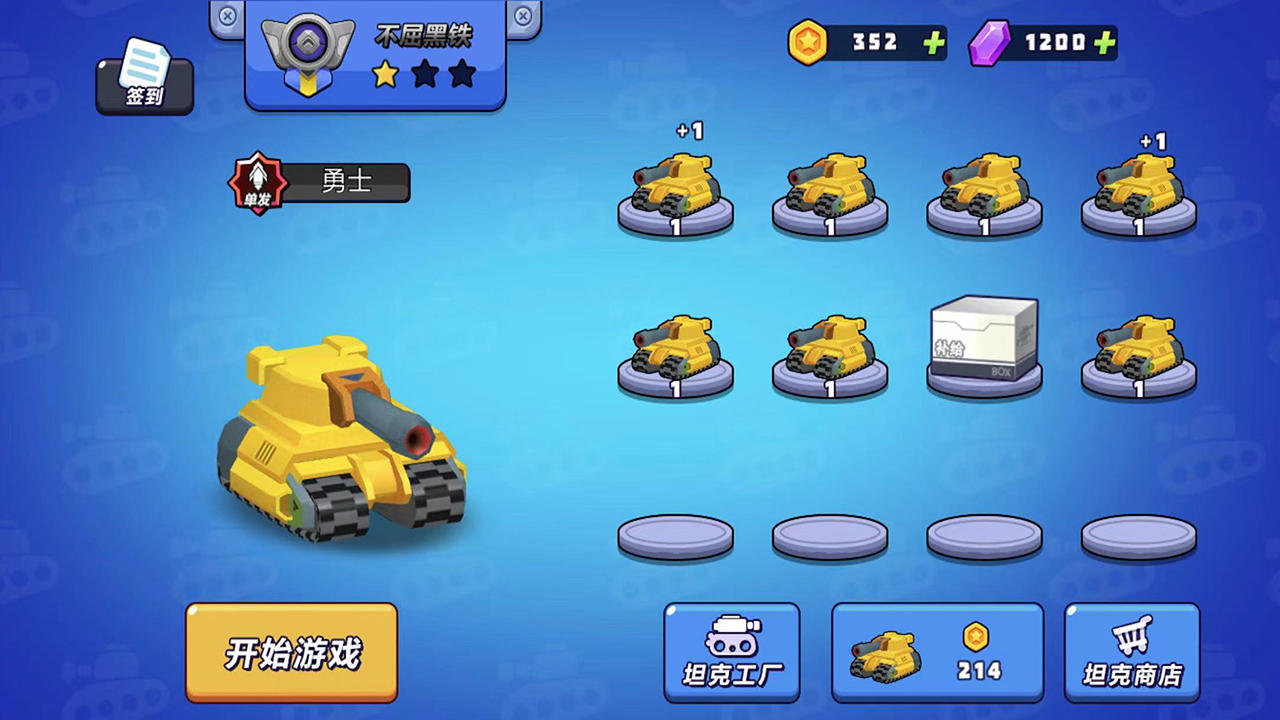
Task: Click the gold coin icon beside 352
Action: [x=808, y=43]
